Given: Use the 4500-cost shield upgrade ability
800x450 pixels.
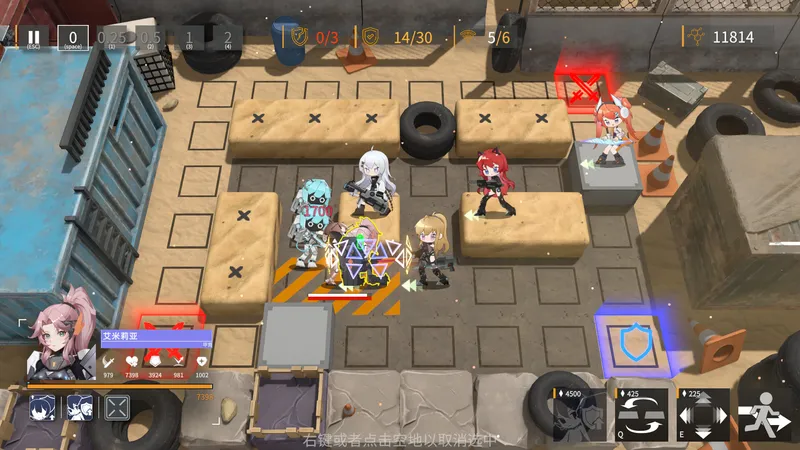Looking at the screenshot, I should [581, 415].
